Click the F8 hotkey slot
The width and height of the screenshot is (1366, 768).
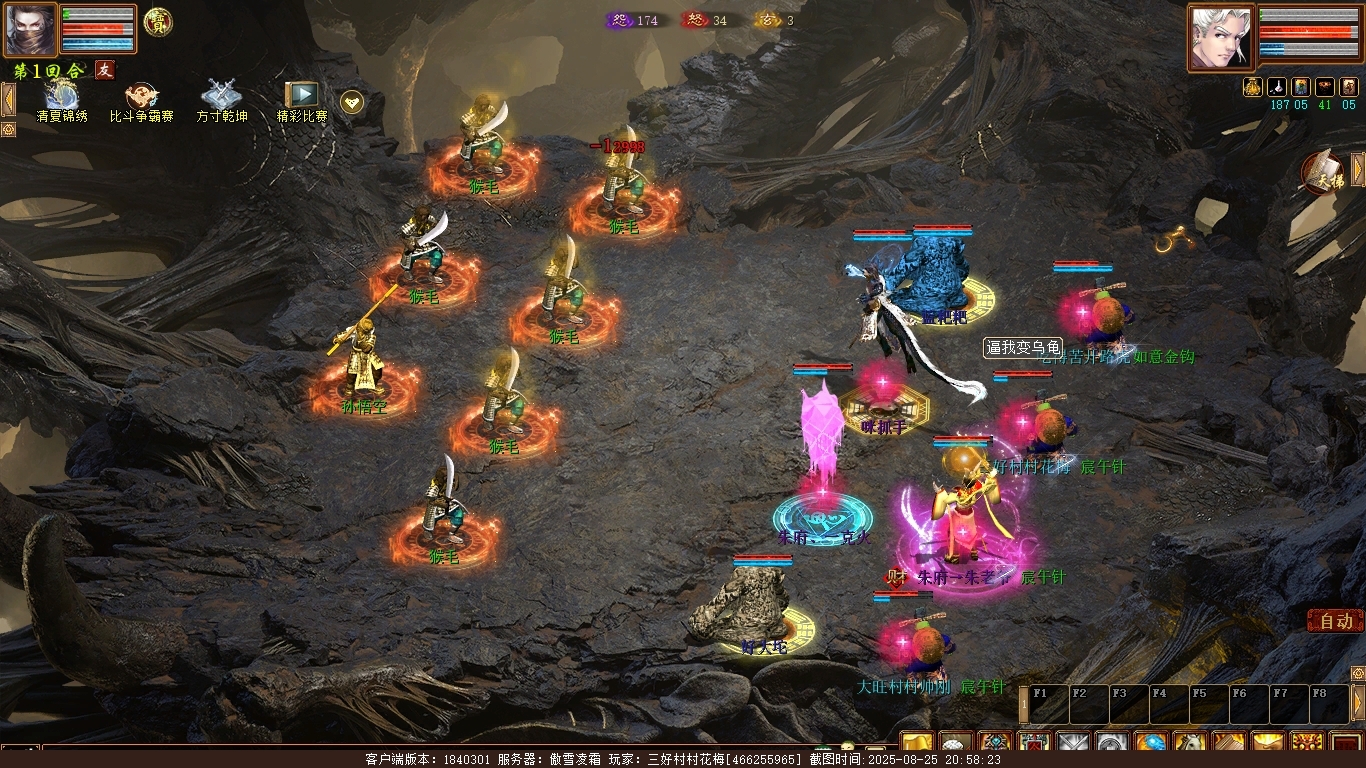point(1329,704)
